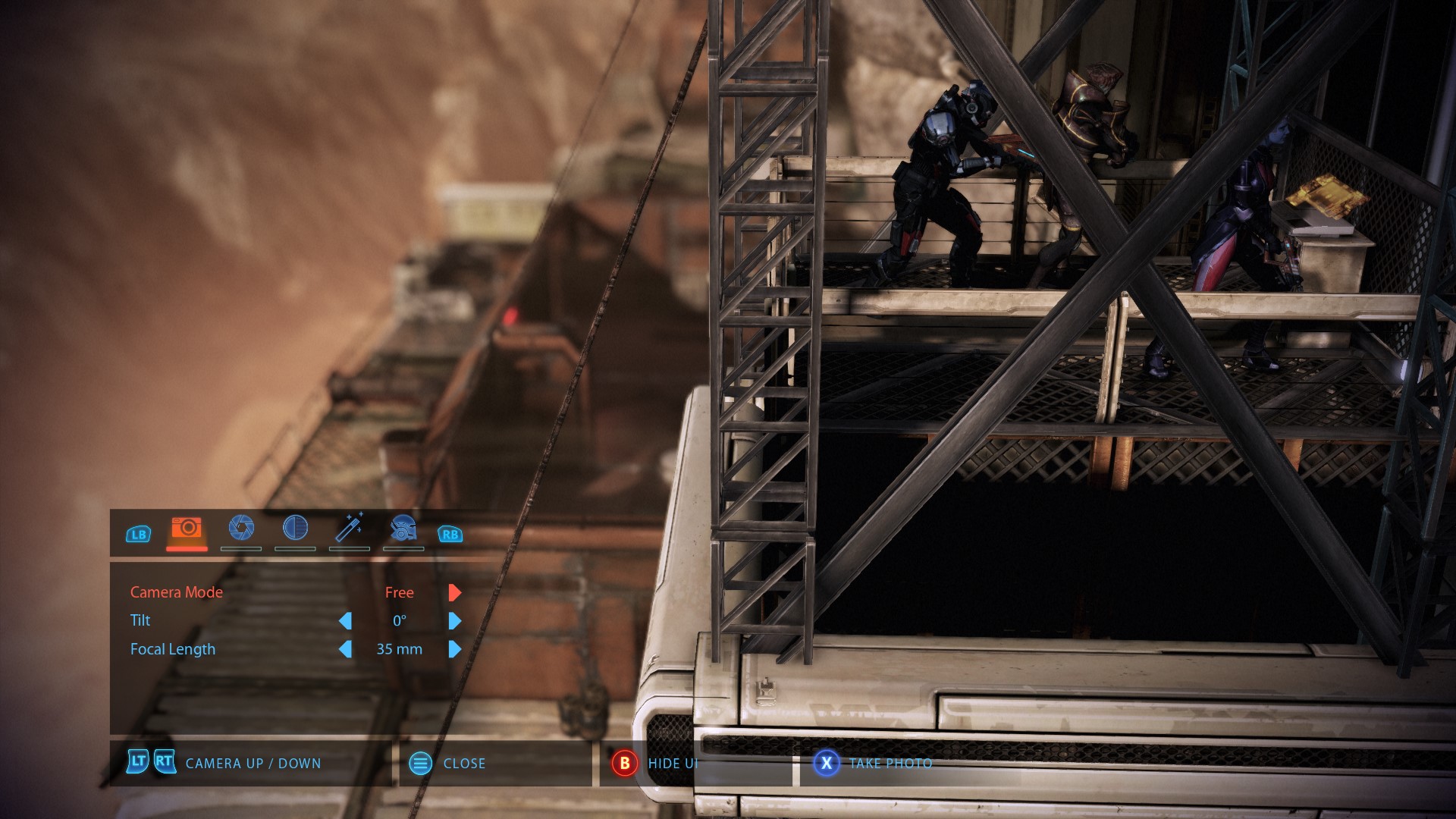Open the half-shaded circle tab
Viewport: 1456px width, 819px height.
(x=295, y=529)
